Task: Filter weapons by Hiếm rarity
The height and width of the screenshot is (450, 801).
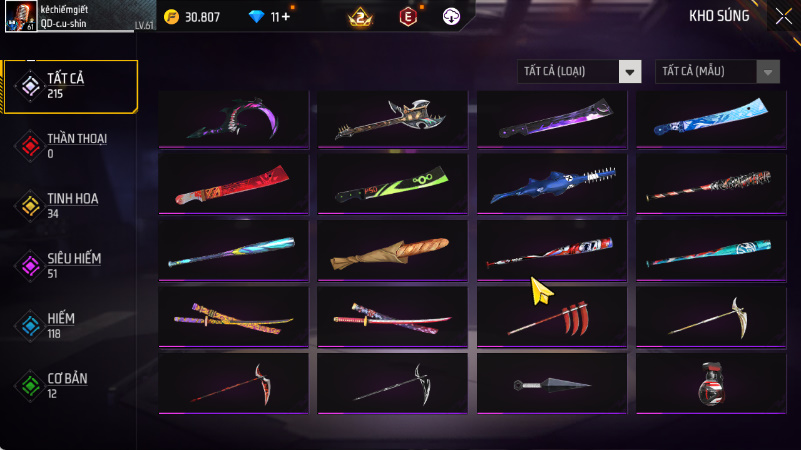Action: (x=70, y=324)
